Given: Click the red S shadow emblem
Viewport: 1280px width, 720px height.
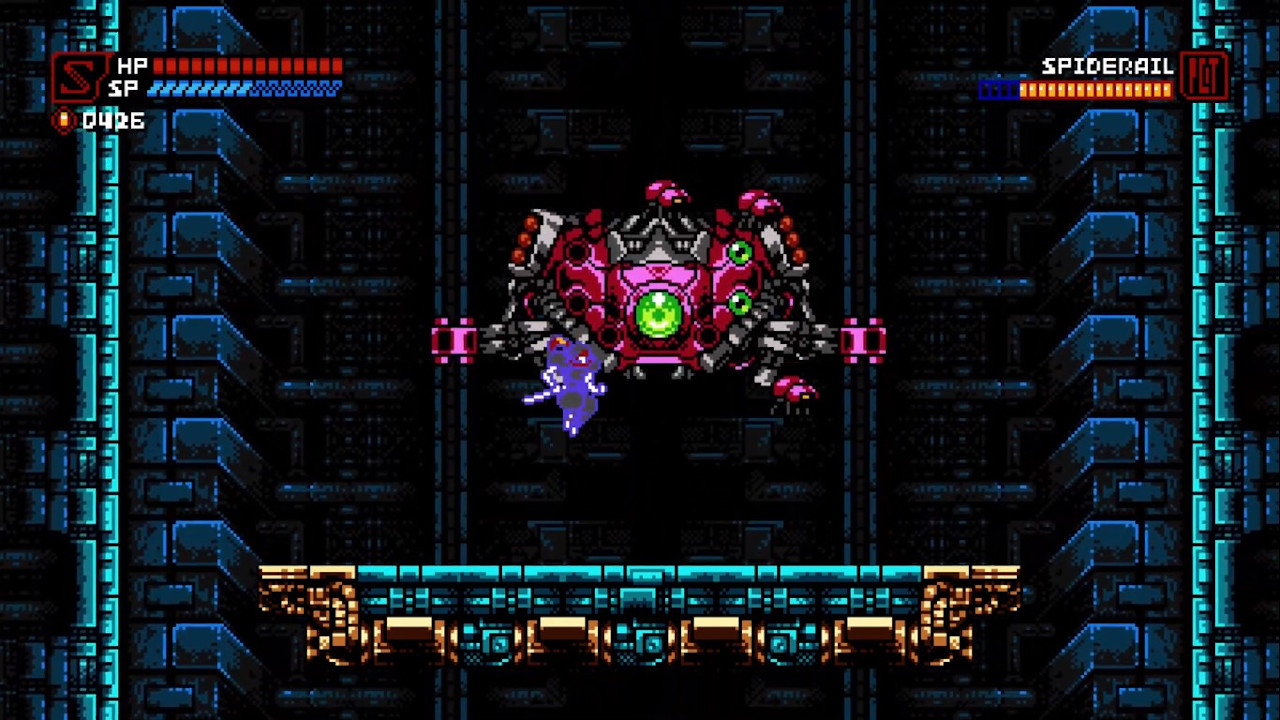Looking at the screenshot, I should coord(78,78).
